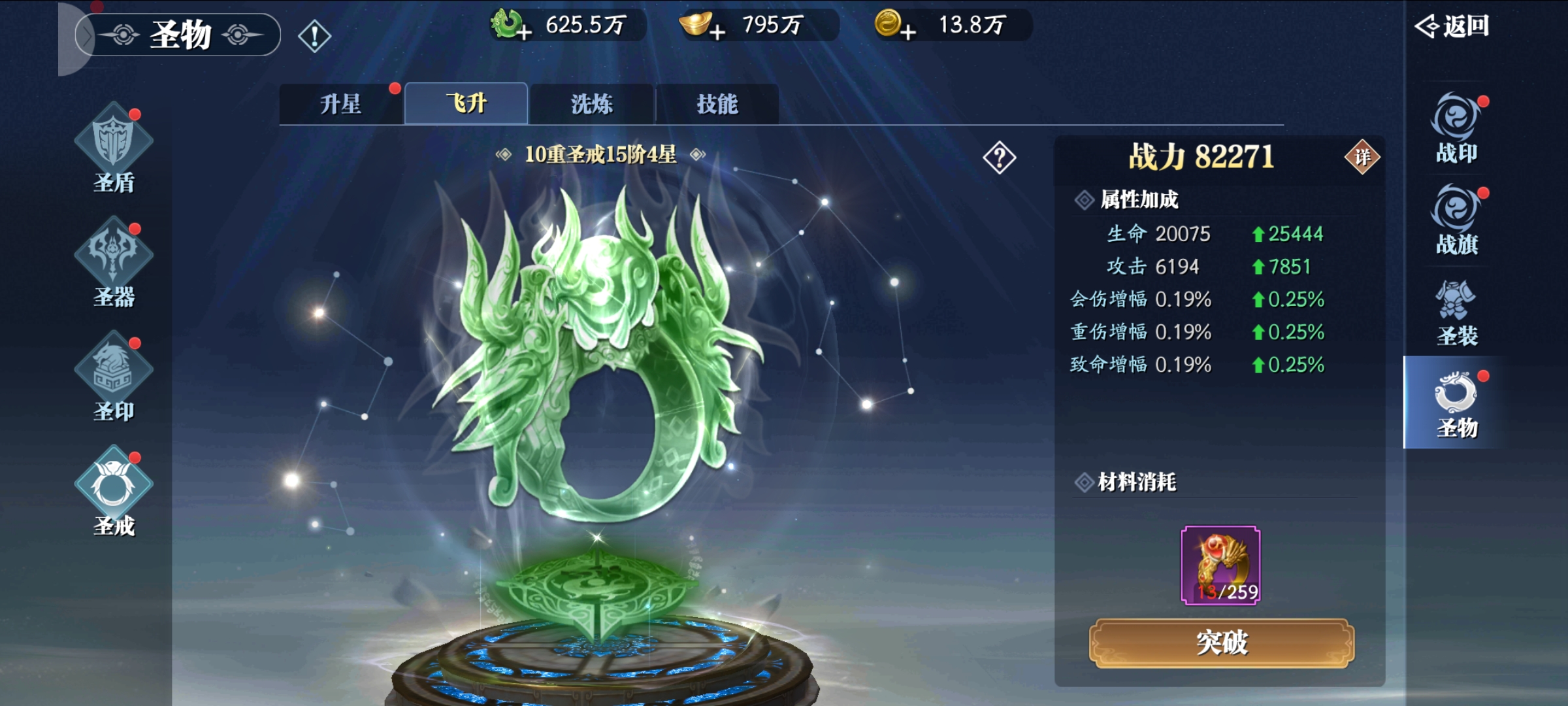
Task: Show the 技能 tab
Action: pyautogui.click(x=717, y=104)
